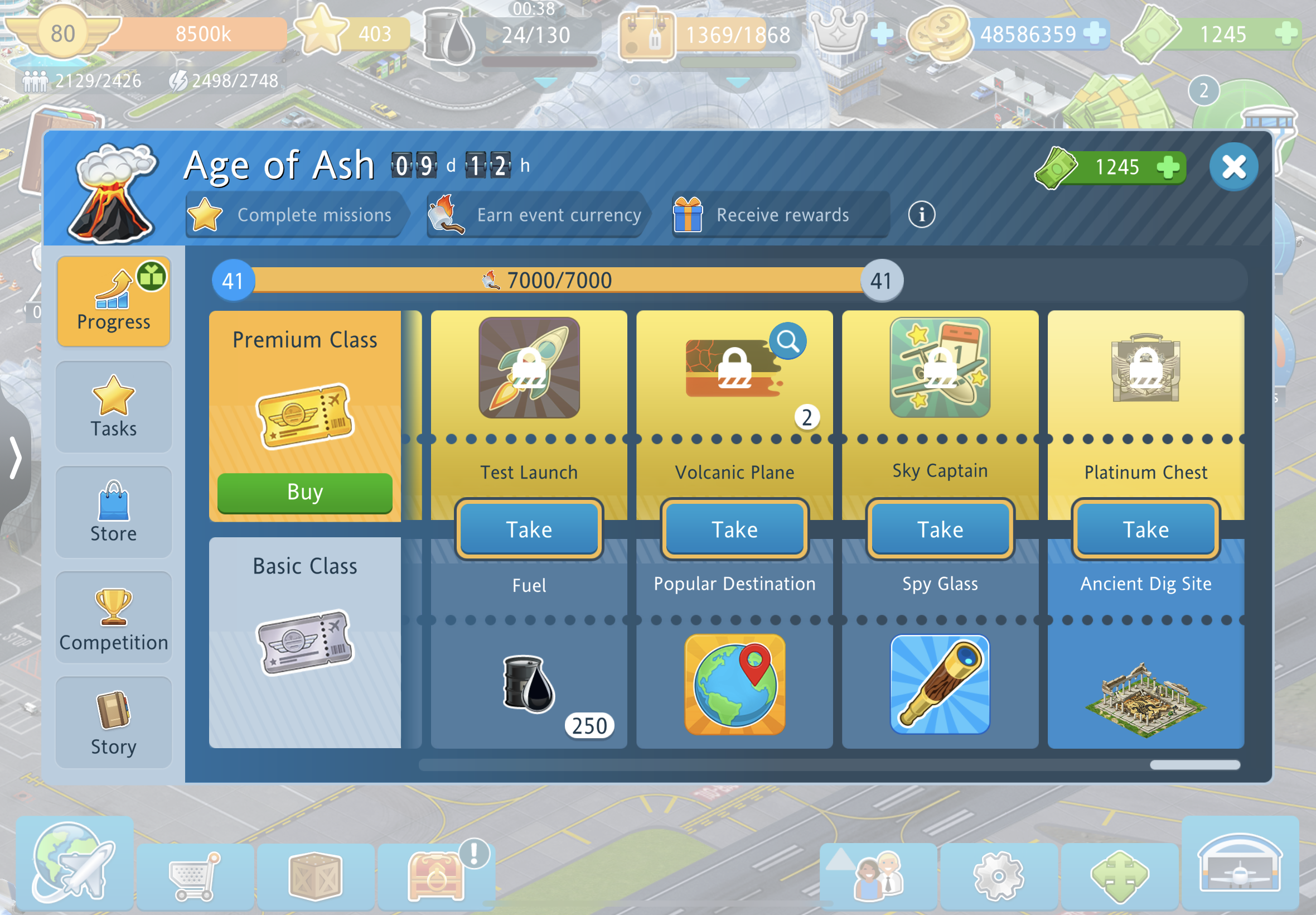The height and width of the screenshot is (915, 1316).
Task: Take the Platinum Chest reward
Action: (1145, 529)
